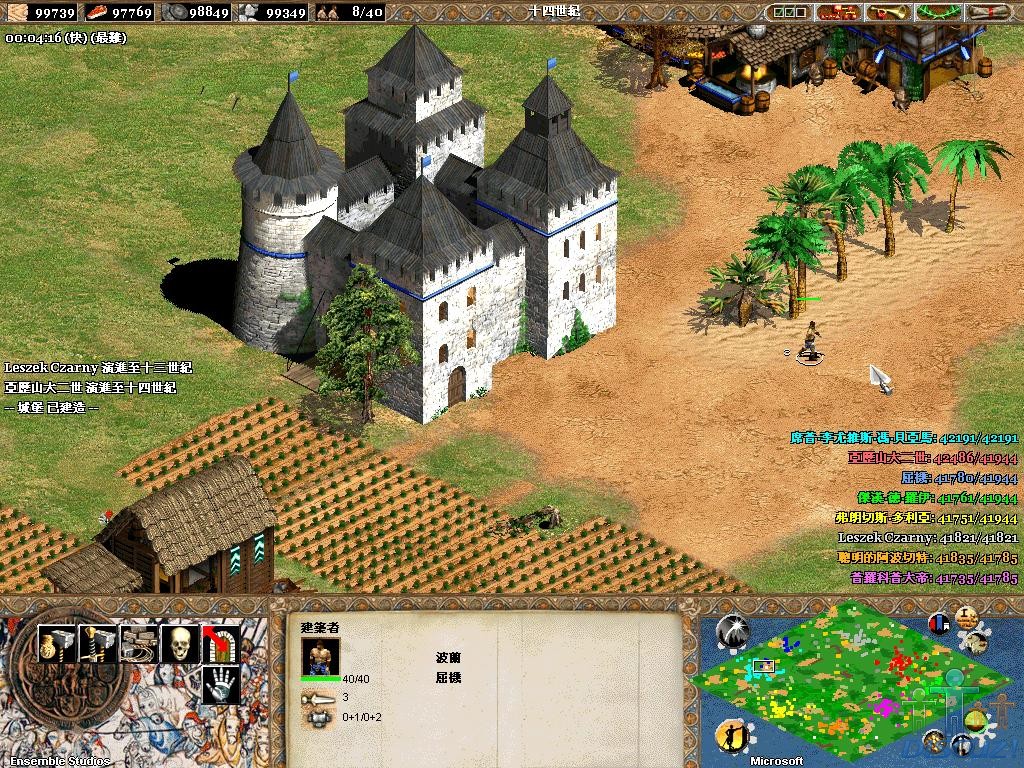Toggle the advanced stats bookmark button
This screenshot has height=768, width=1024.
pos(939,622)
